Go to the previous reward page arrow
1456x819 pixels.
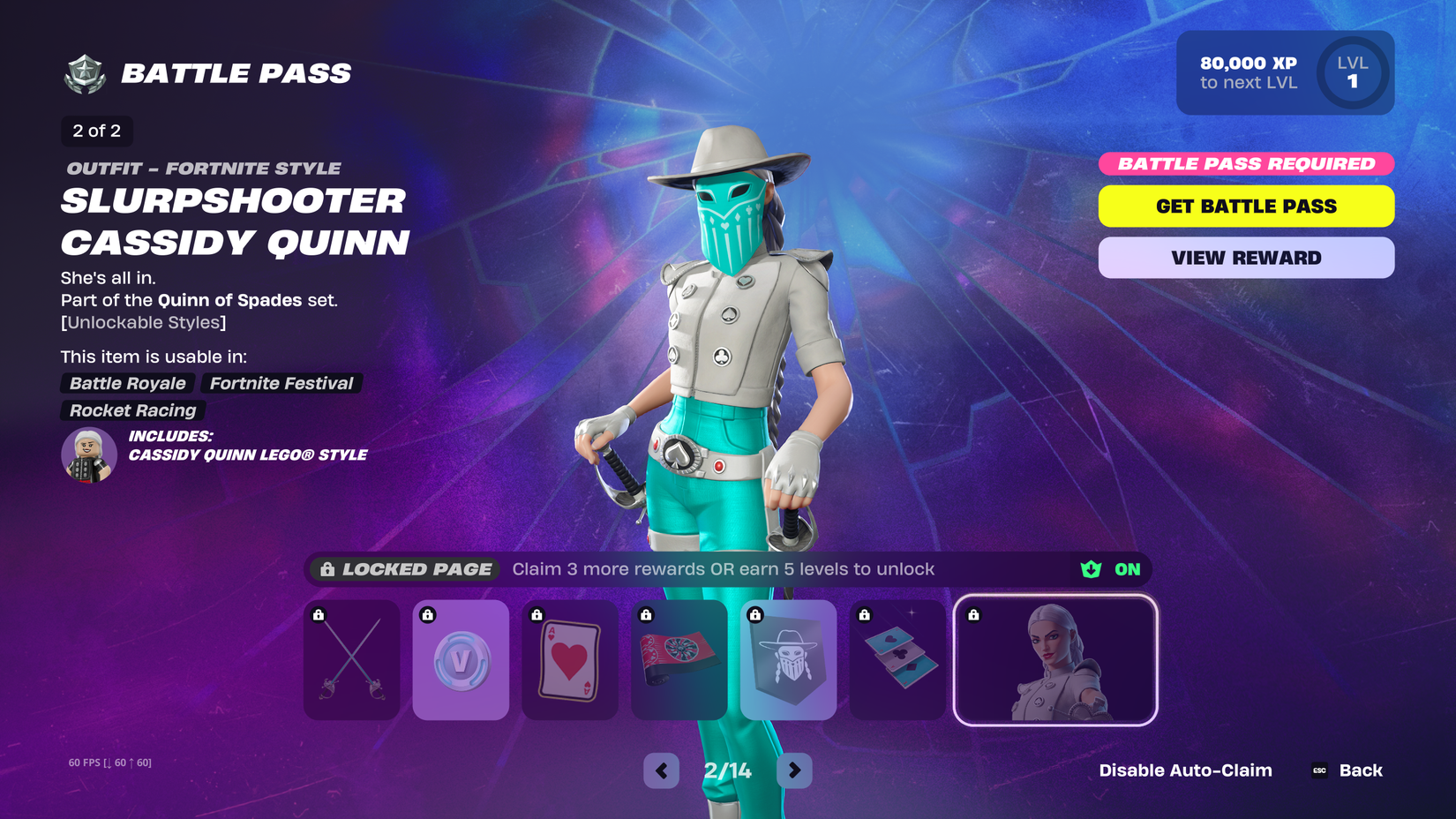pos(661,770)
